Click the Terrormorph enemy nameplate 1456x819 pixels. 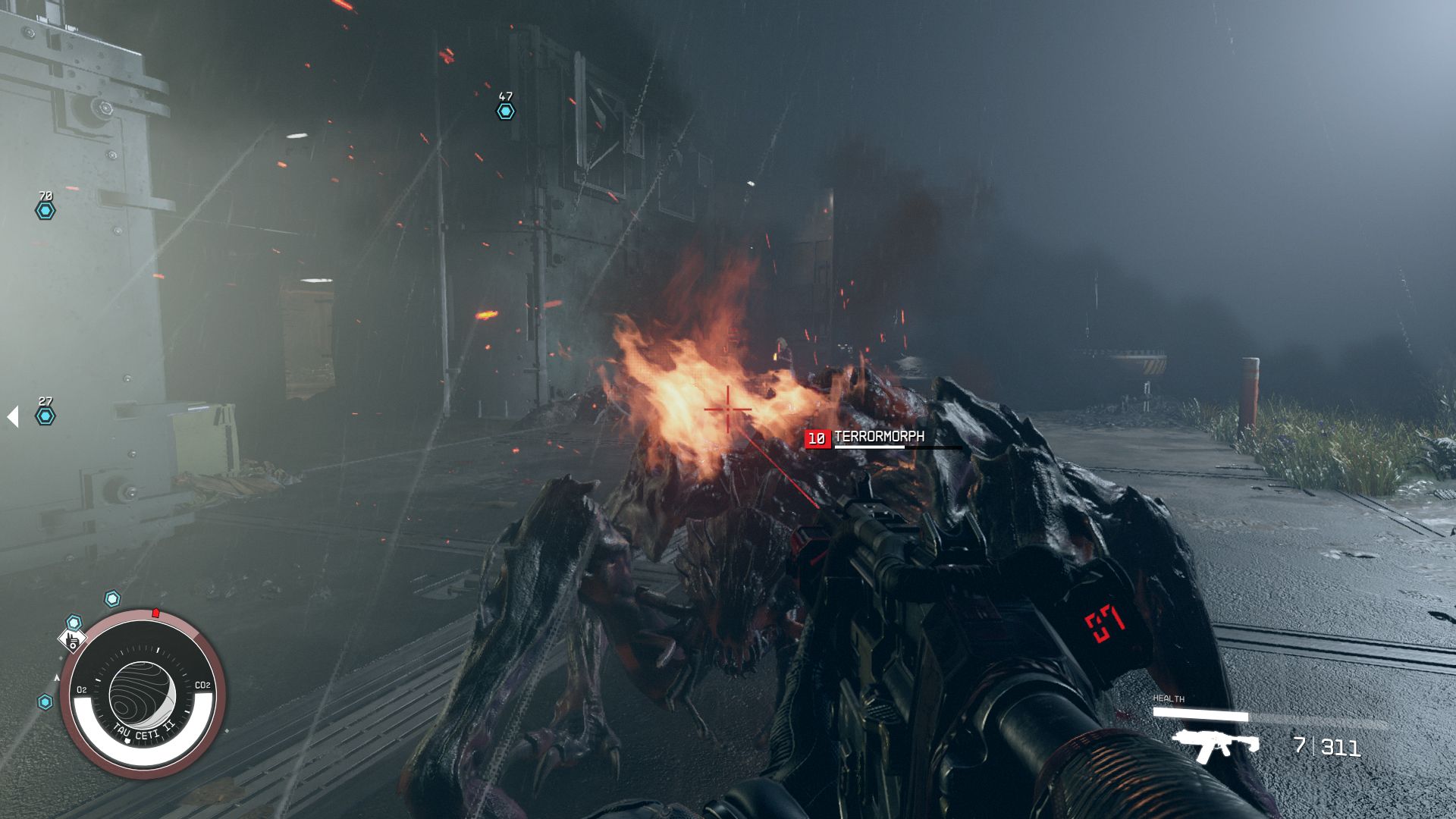click(x=880, y=438)
